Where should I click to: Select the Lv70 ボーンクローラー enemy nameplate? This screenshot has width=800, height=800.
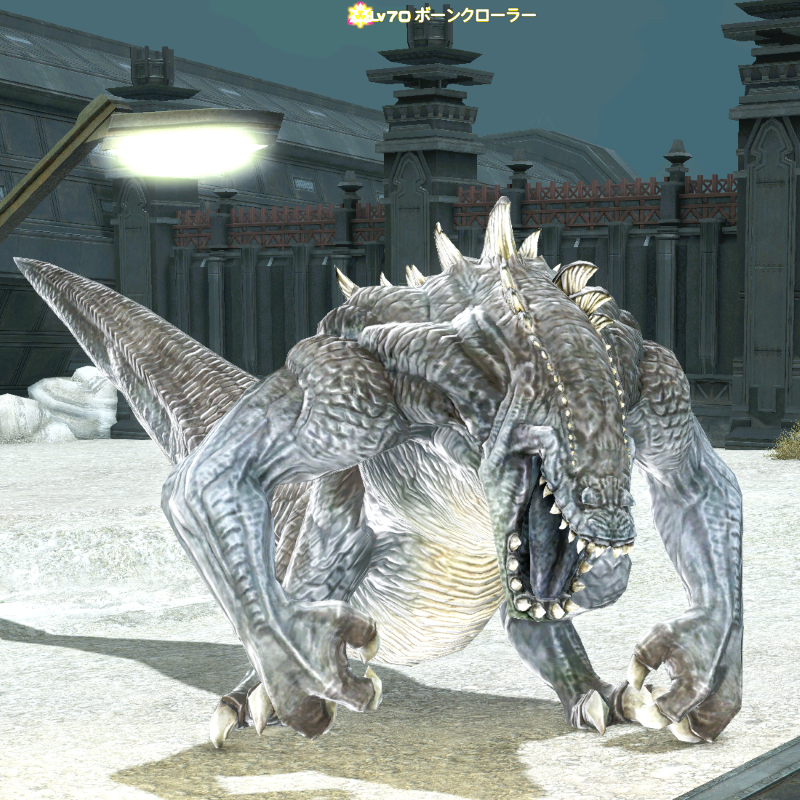tap(442, 15)
